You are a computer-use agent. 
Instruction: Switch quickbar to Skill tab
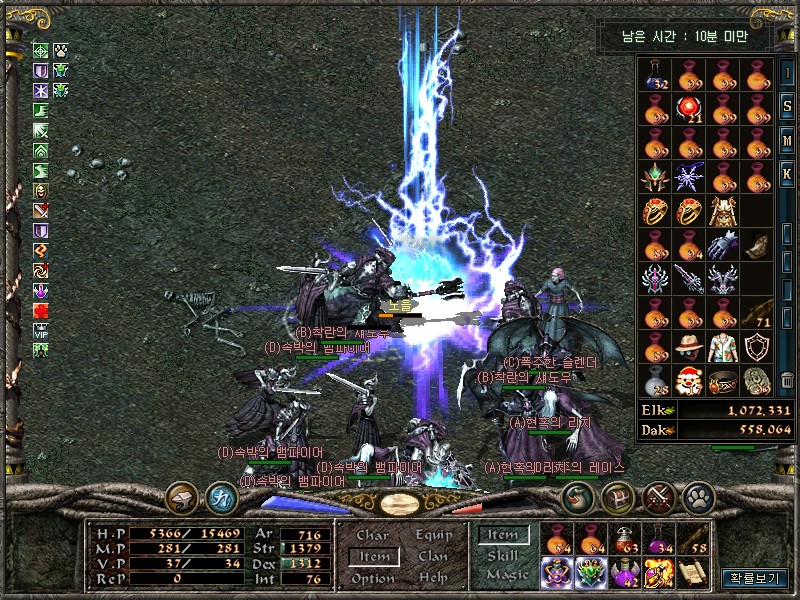(503, 555)
